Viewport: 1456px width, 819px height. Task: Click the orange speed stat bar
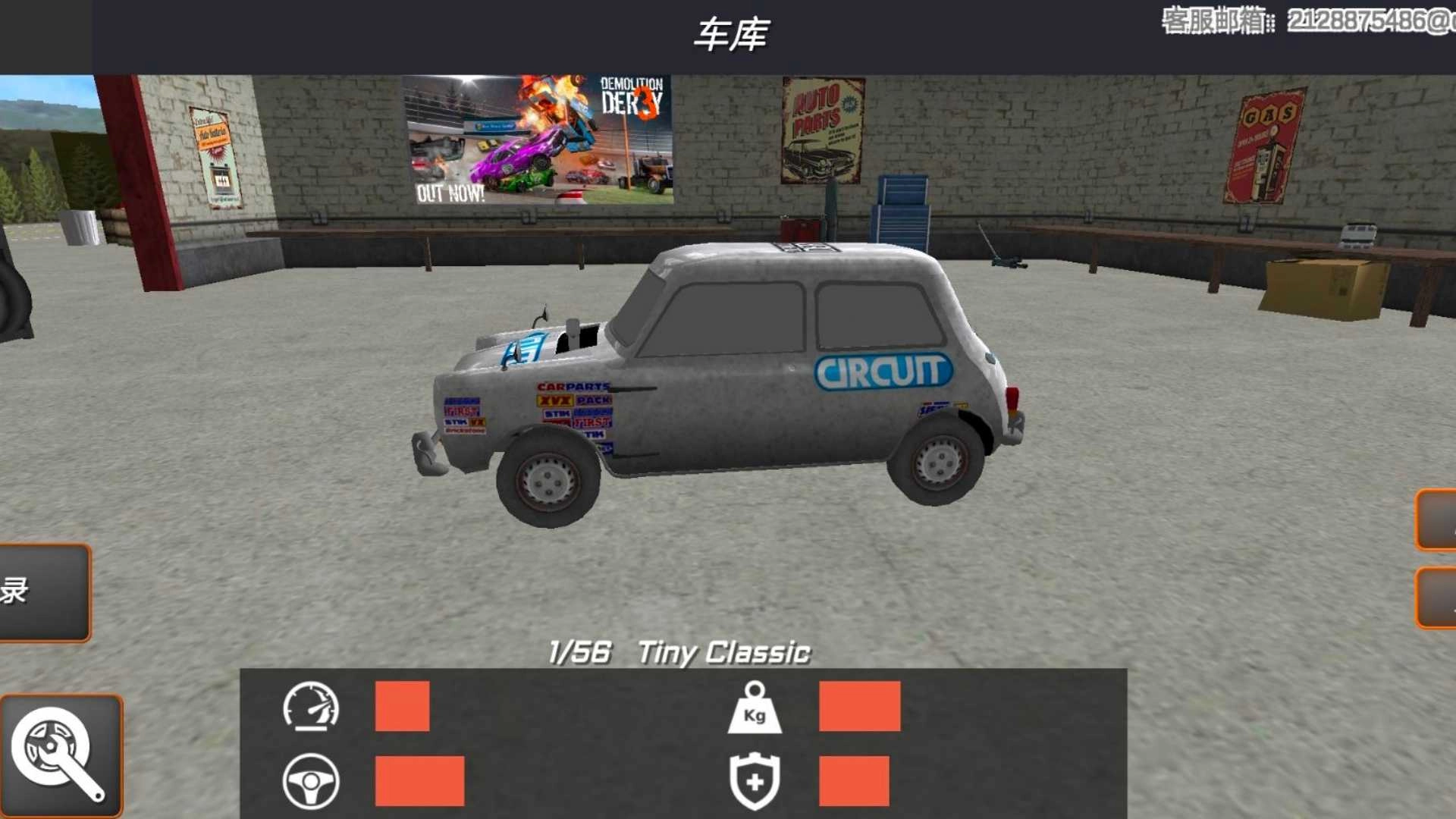[402, 708]
